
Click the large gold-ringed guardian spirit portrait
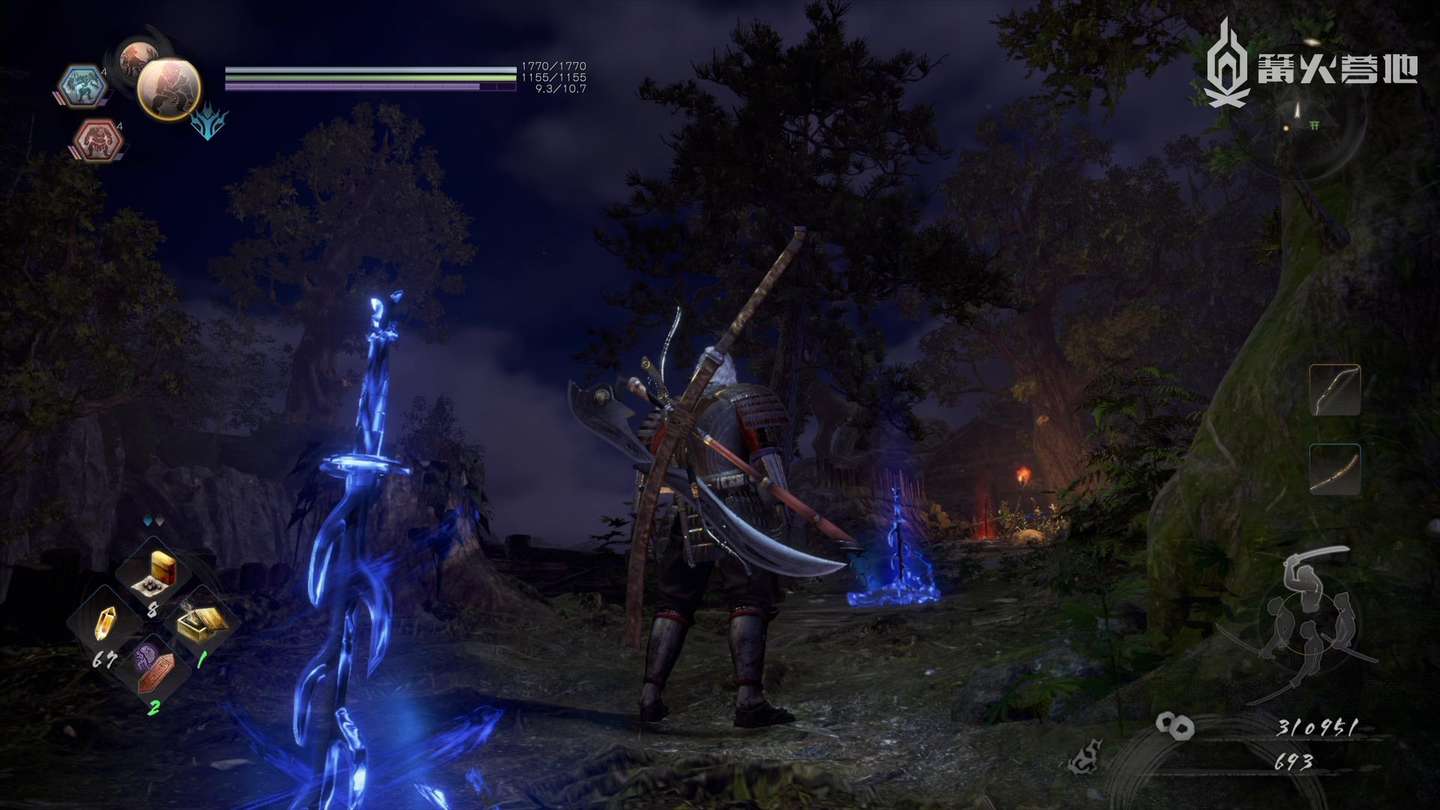[168, 89]
